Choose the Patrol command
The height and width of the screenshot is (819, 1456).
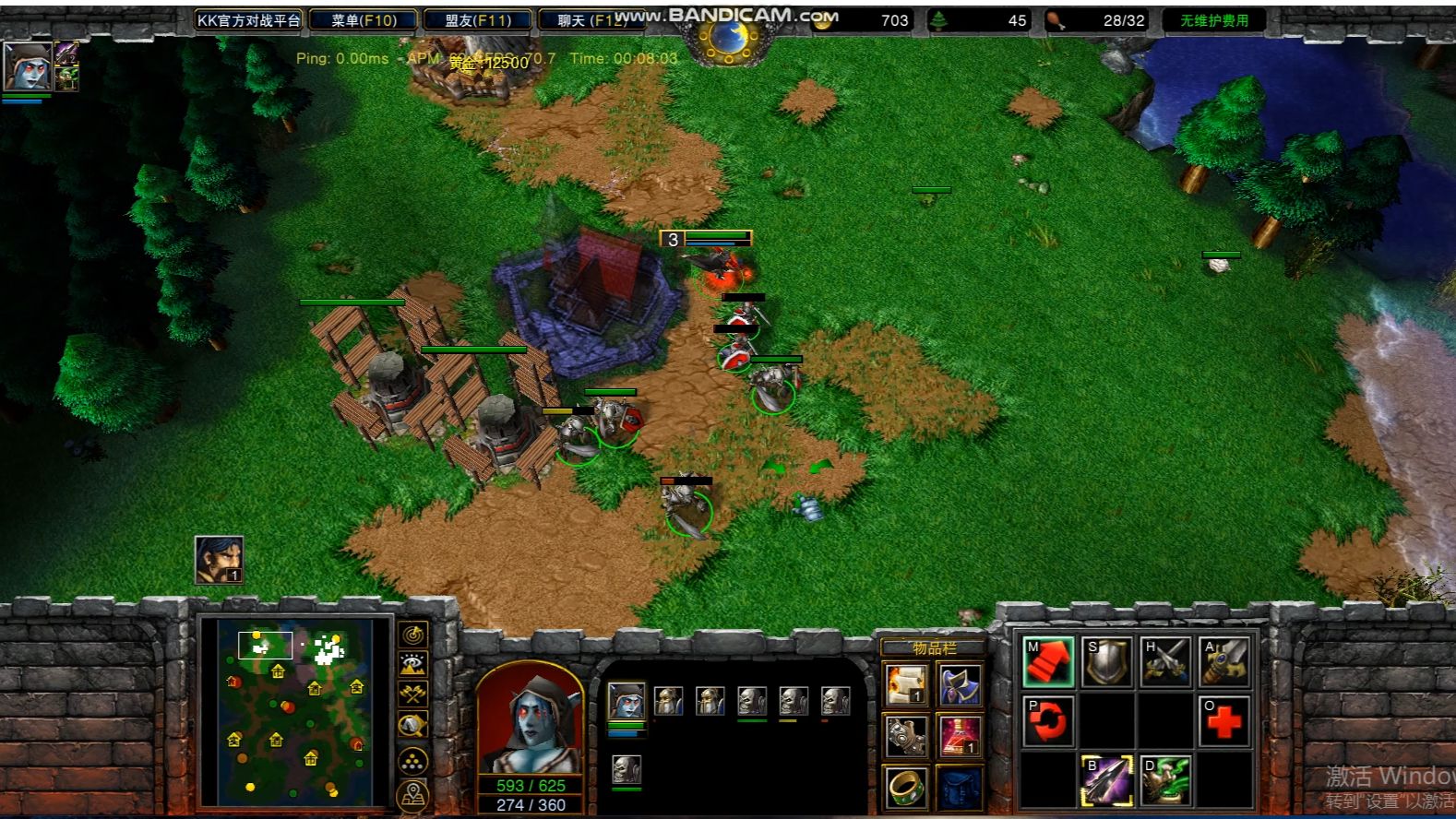pos(1048,720)
